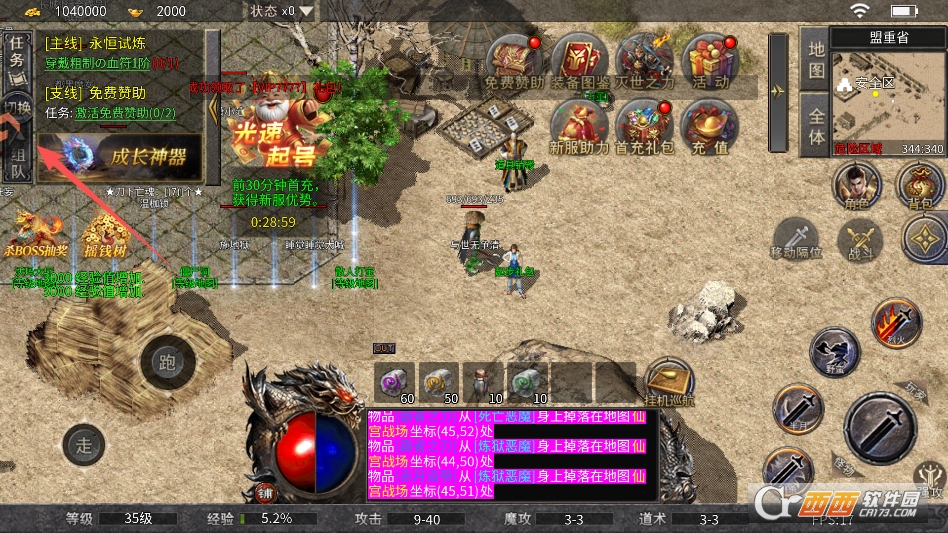Open the 成长神器 growth artifact banner
This screenshot has width=948, height=533.
[x=125, y=157]
